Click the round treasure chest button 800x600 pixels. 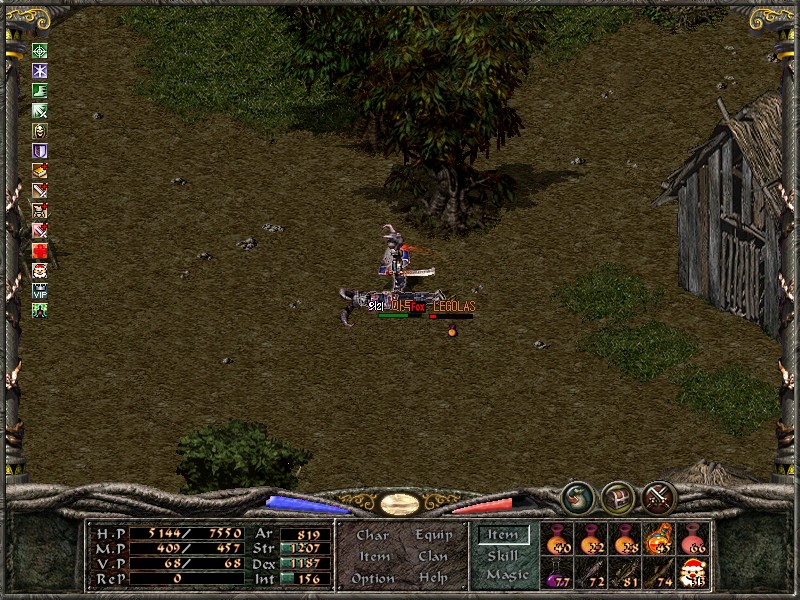[618, 497]
